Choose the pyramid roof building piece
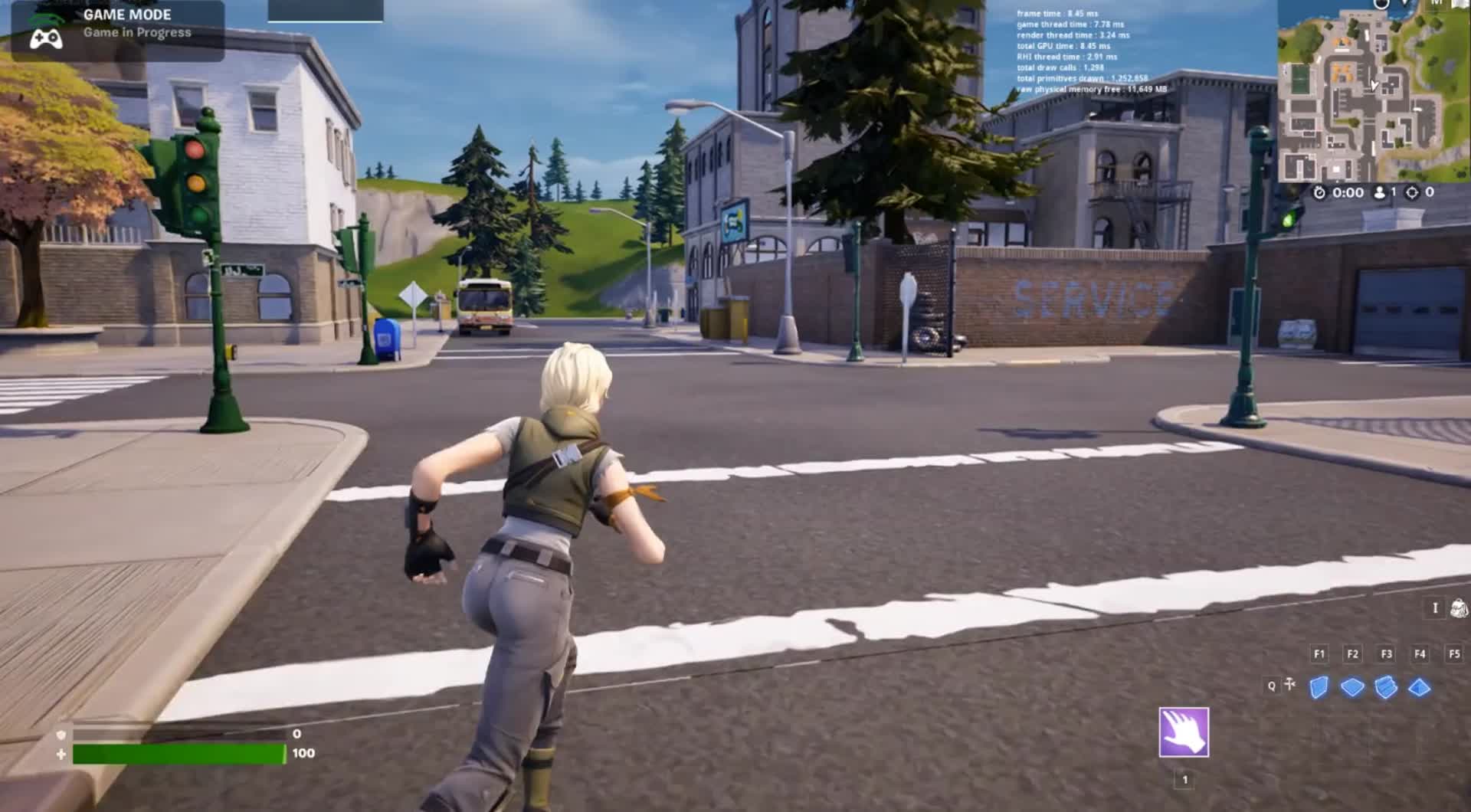Viewport: 1471px width, 812px height. (x=1420, y=687)
